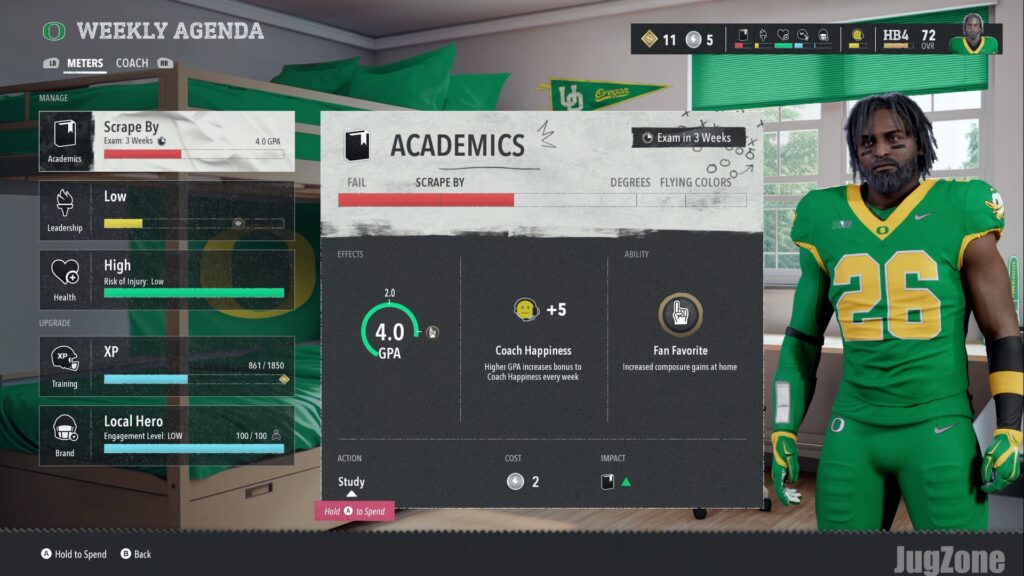The image size is (1024, 576).
Task: Switch to the Coach tab
Action: [x=132, y=63]
